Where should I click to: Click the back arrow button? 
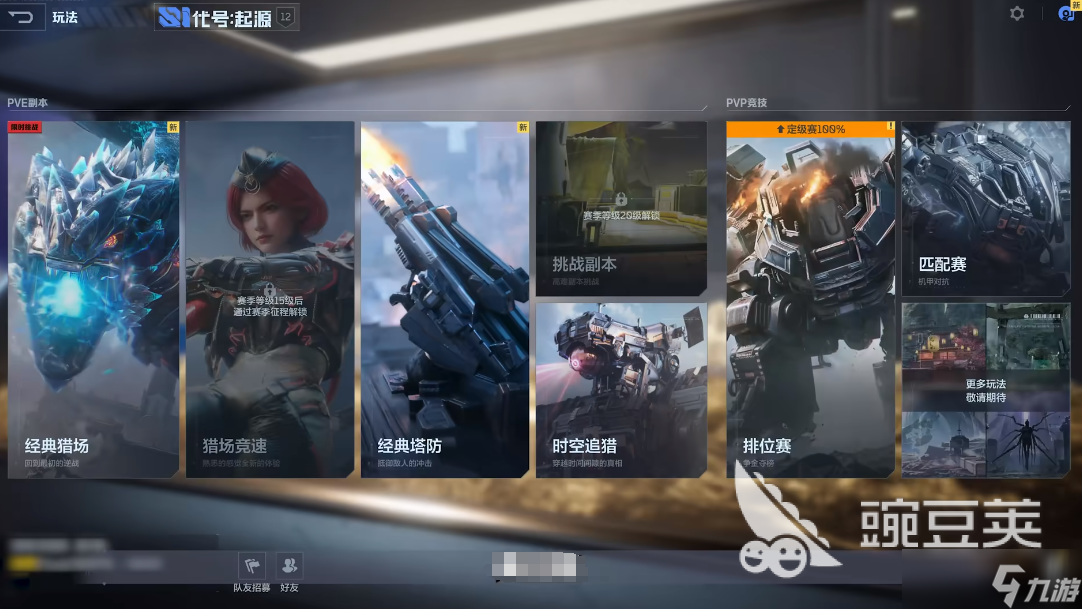[x=22, y=17]
